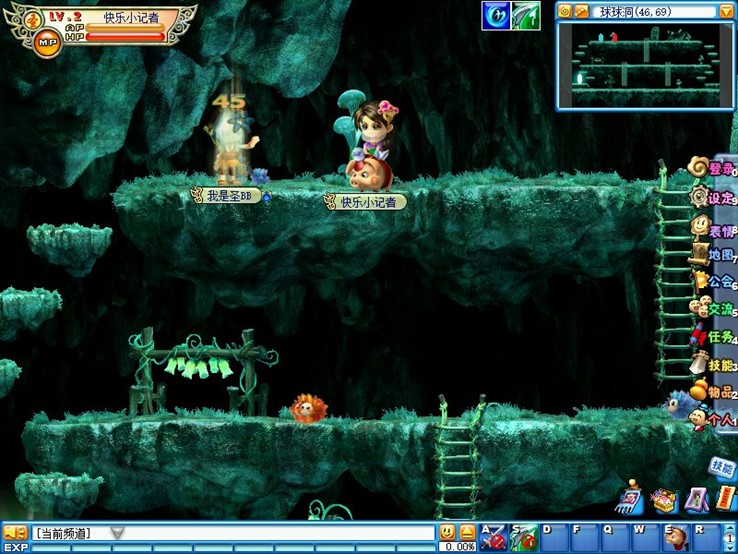Open the 表情 emotes menu

pyautogui.click(x=714, y=228)
